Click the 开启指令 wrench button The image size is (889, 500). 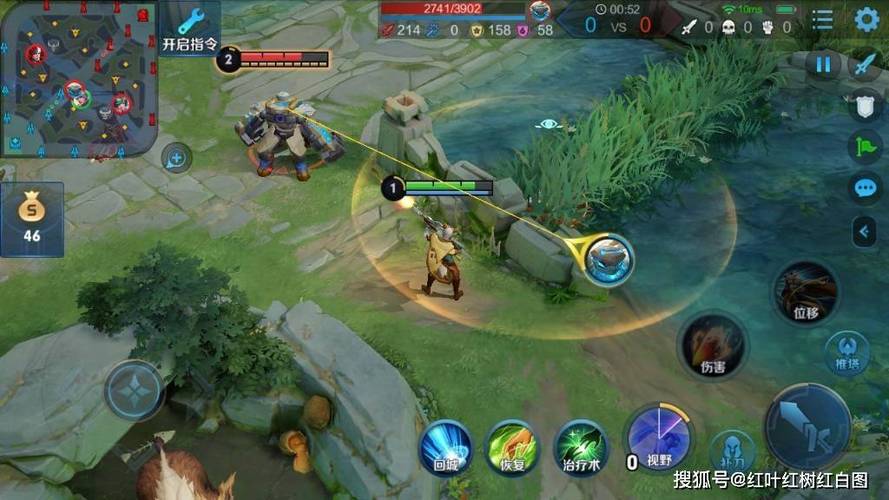[x=190, y=28]
